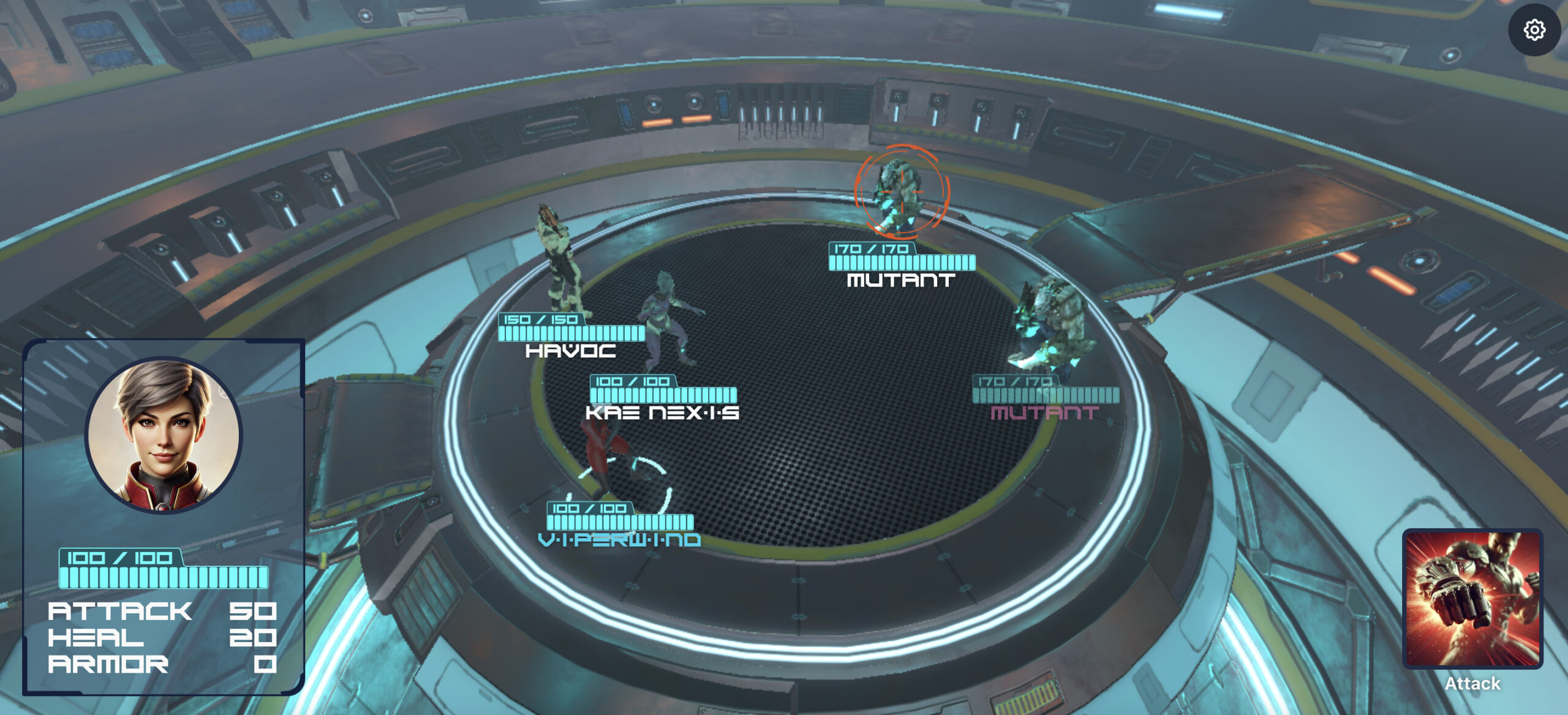The width and height of the screenshot is (1568, 715).
Task: Open the settings gear menu
Action: [1534, 30]
